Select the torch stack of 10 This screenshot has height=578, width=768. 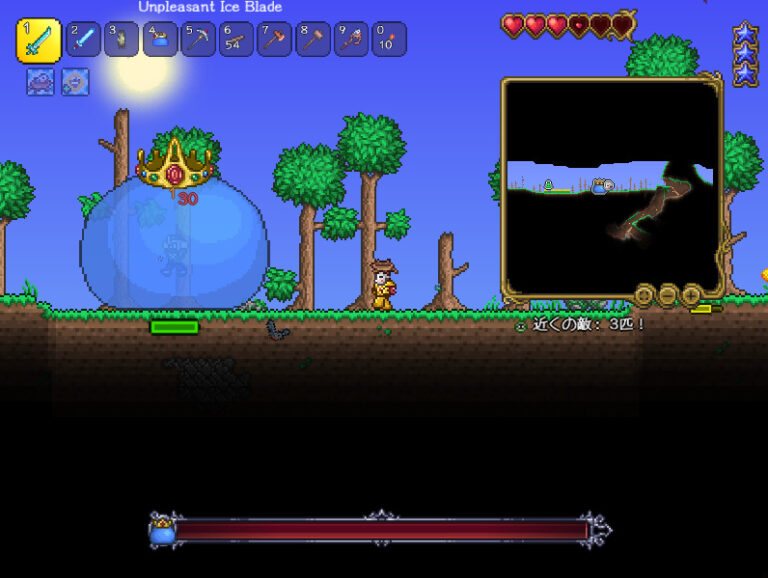pyautogui.click(x=389, y=40)
